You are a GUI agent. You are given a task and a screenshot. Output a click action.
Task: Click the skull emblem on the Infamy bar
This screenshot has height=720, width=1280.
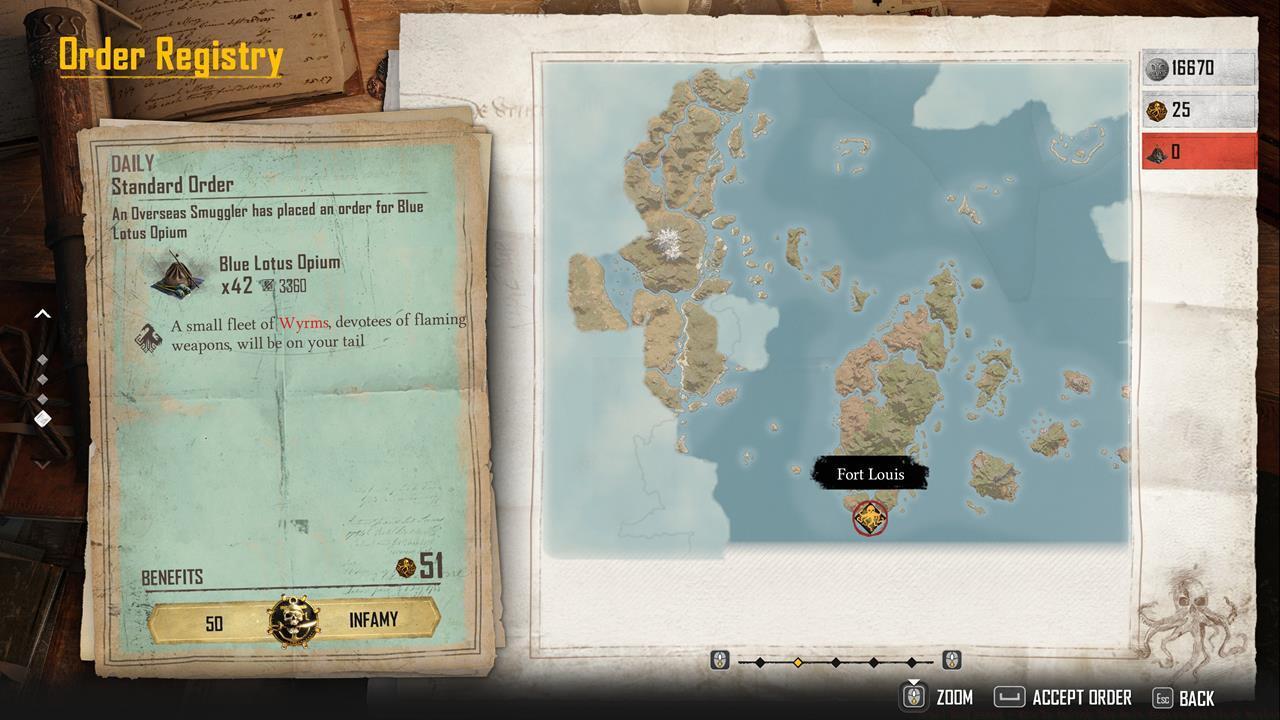pos(291,618)
